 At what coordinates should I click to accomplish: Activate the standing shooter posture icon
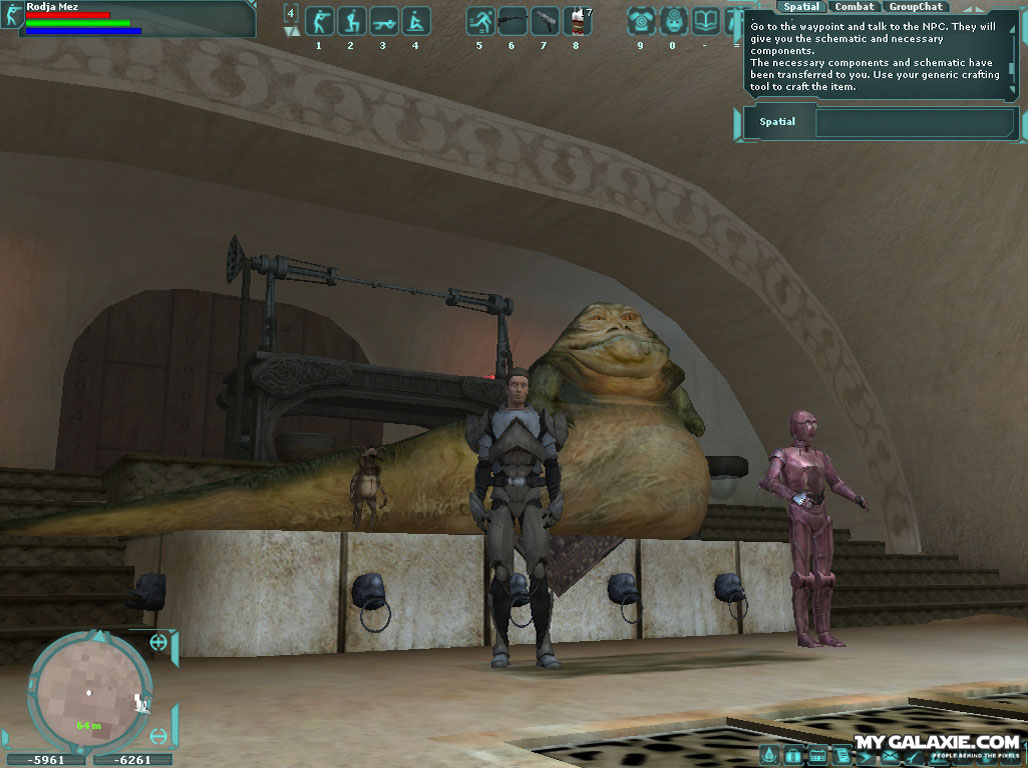pos(319,21)
